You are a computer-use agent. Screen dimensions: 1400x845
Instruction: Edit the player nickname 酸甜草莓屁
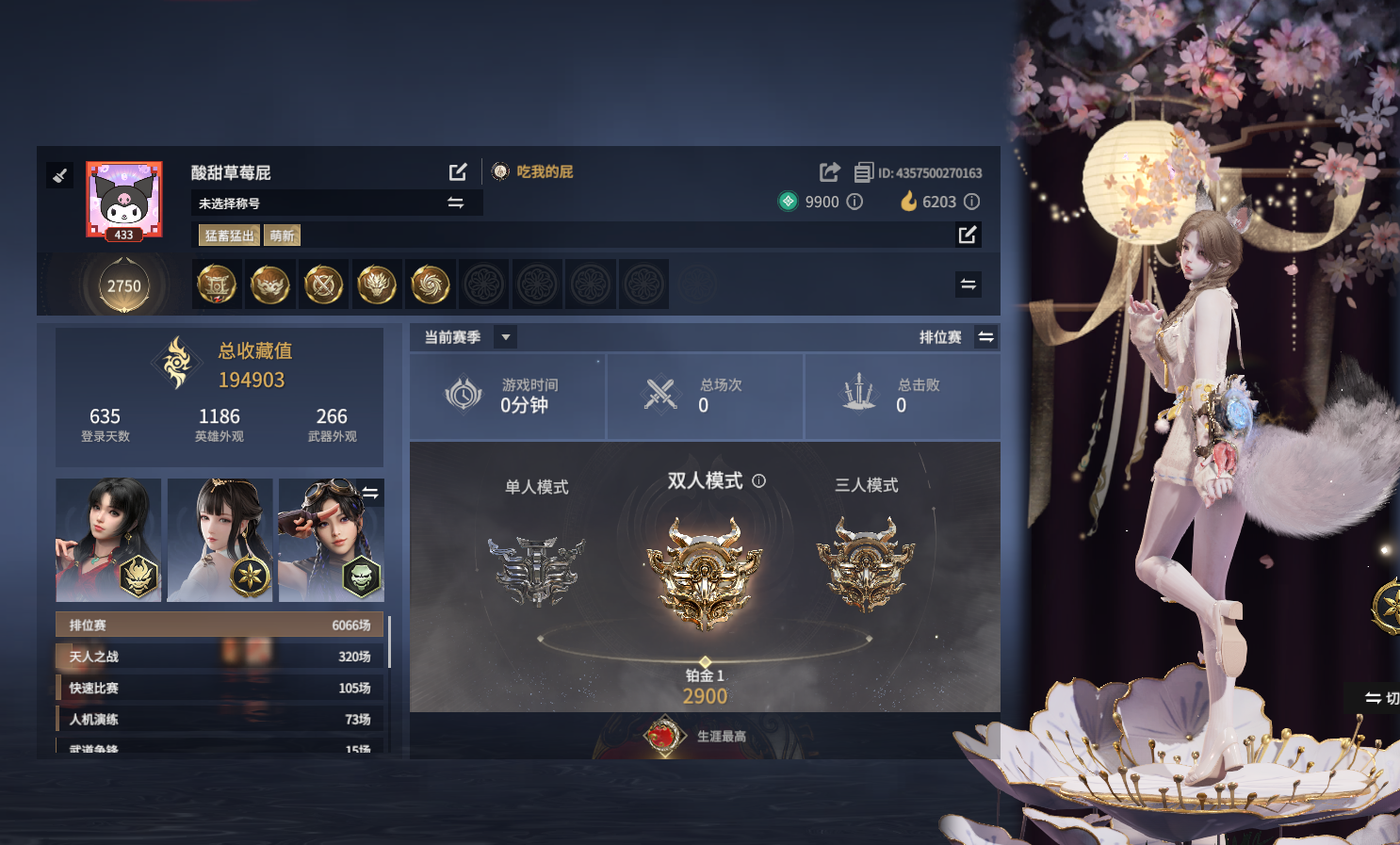(458, 171)
